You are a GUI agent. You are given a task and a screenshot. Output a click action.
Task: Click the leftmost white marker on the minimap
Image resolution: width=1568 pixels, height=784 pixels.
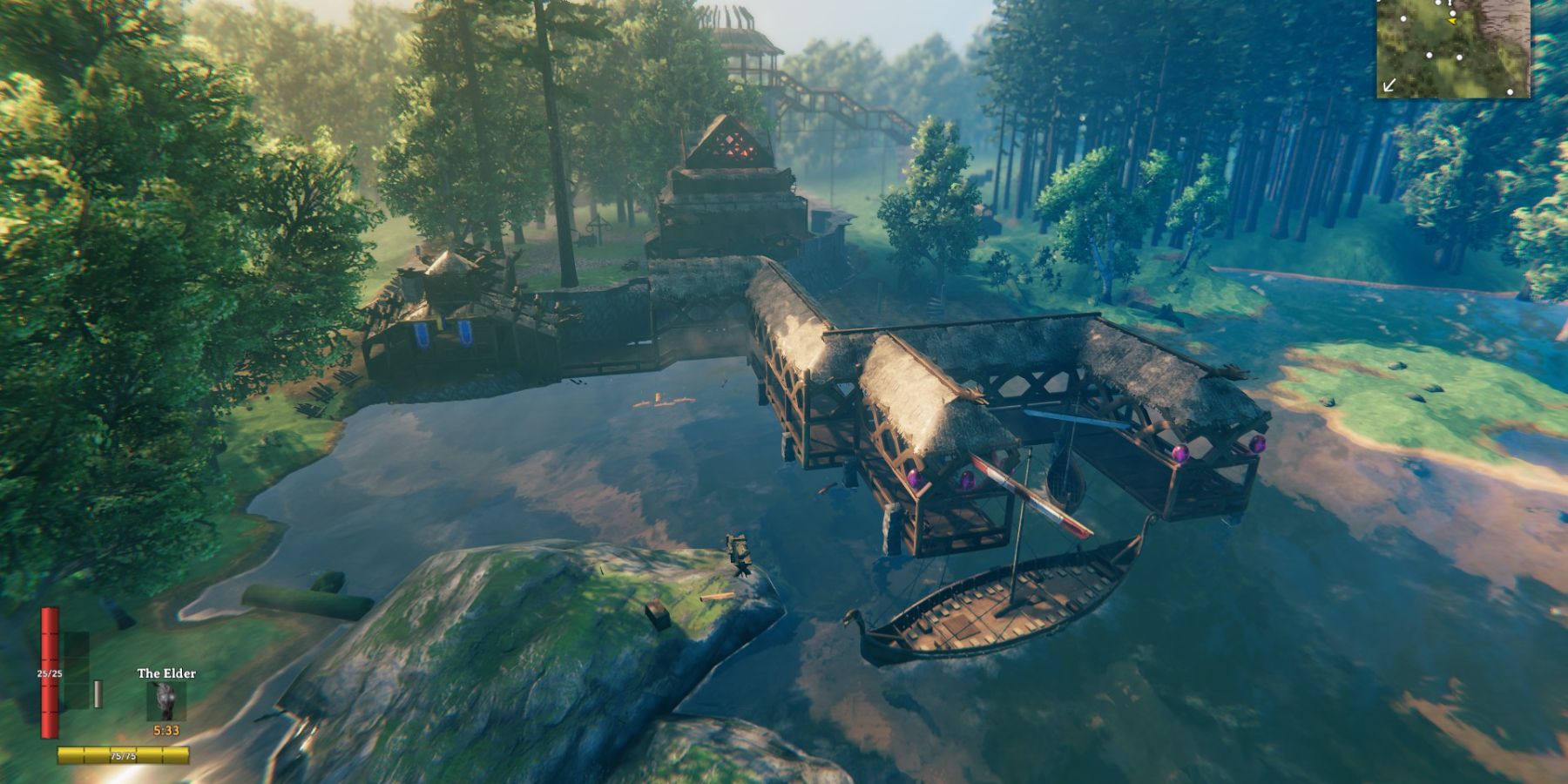(1403, 19)
